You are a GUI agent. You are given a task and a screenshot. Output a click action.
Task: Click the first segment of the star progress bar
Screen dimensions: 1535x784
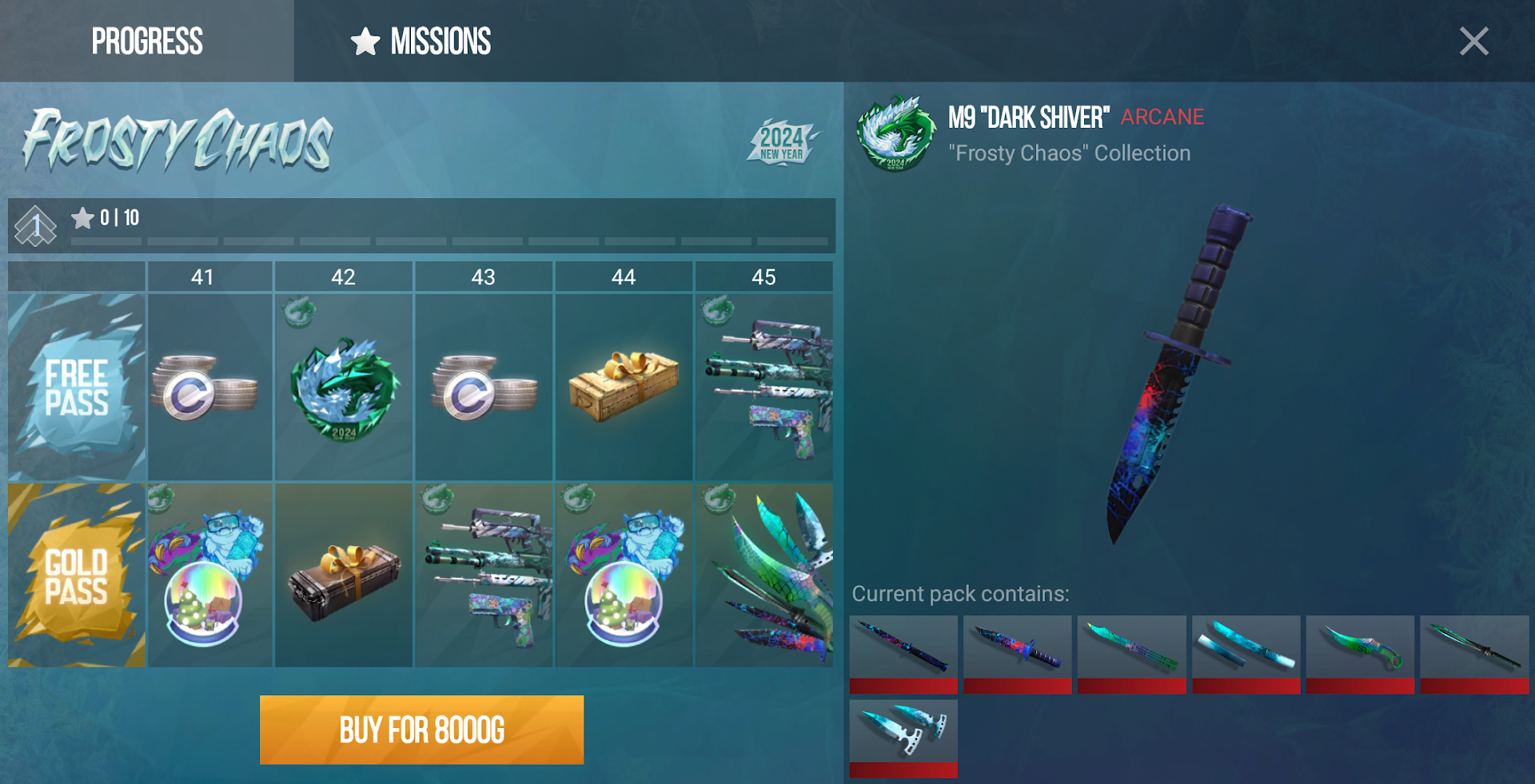(106, 241)
